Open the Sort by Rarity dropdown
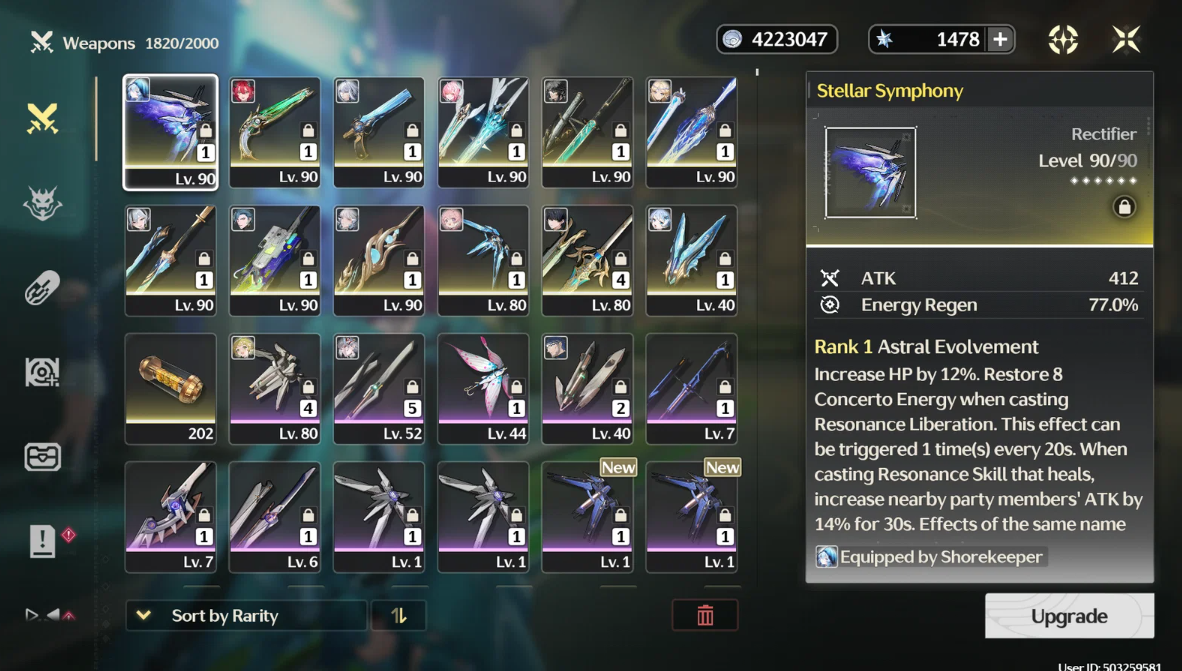This screenshot has height=671, width=1182. pos(246,616)
